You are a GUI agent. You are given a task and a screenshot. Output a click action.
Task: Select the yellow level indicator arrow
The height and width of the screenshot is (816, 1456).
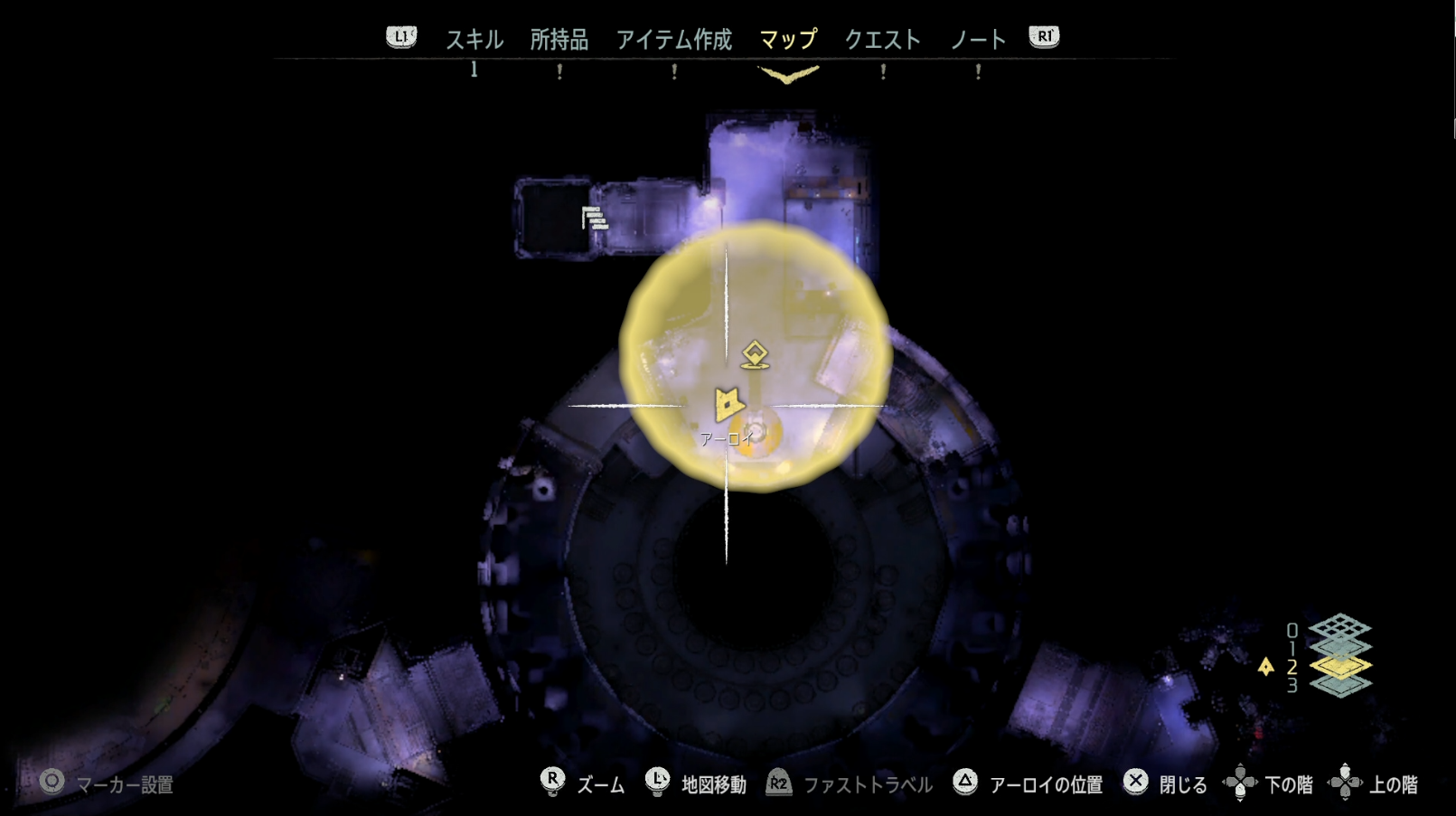[x=1266, y=666]
